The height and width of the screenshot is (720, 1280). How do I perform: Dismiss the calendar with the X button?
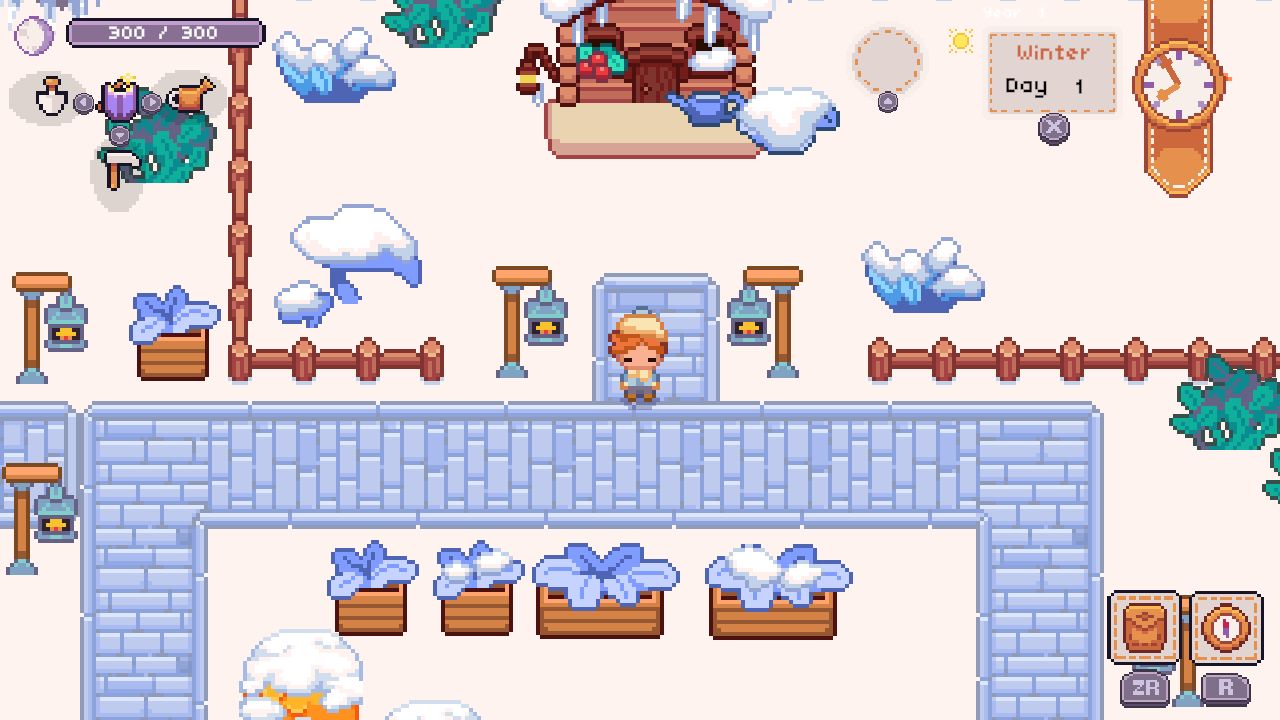(1054, 128)
